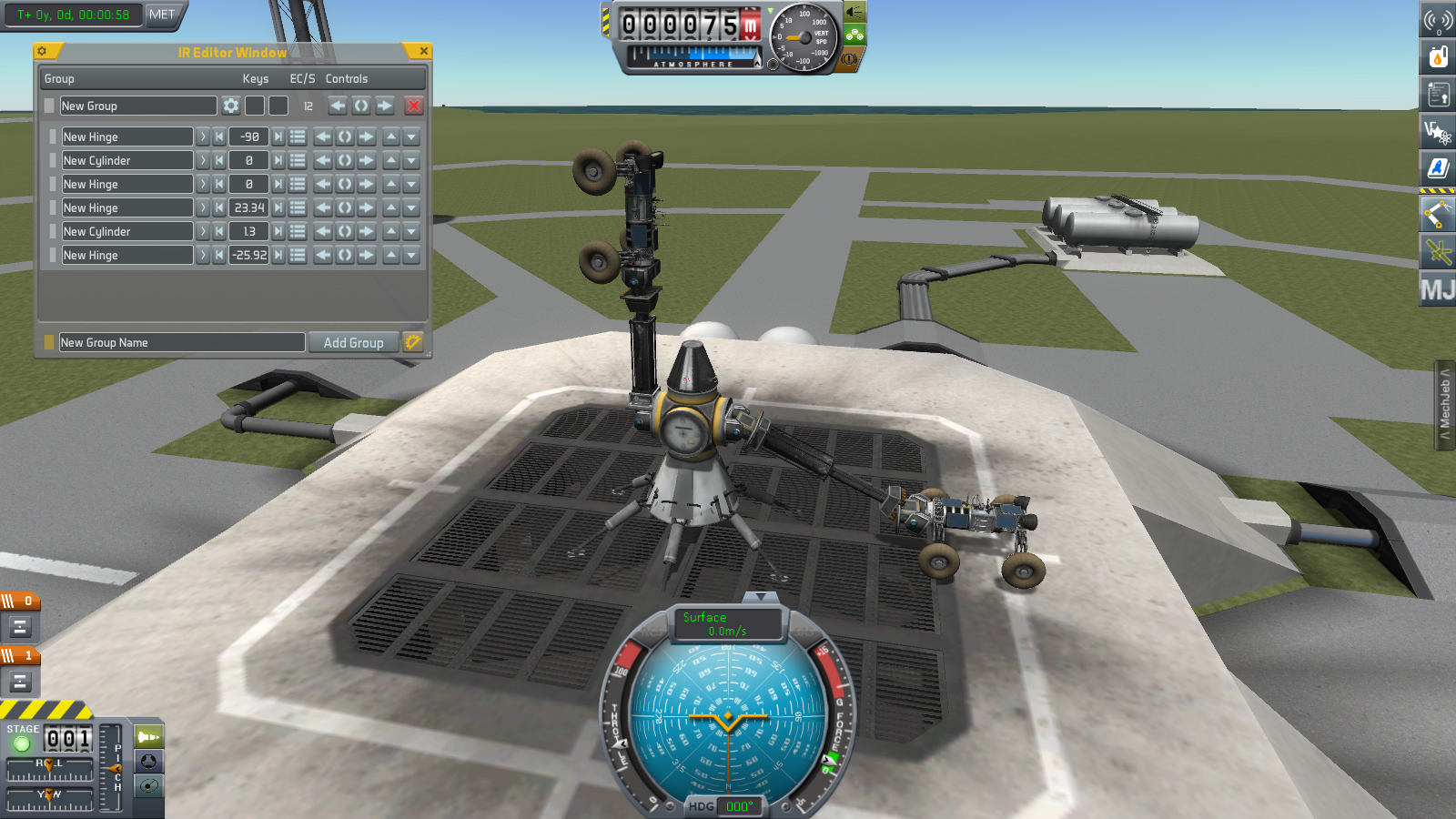Open the resources fuel canister panel

(1438, 56)
